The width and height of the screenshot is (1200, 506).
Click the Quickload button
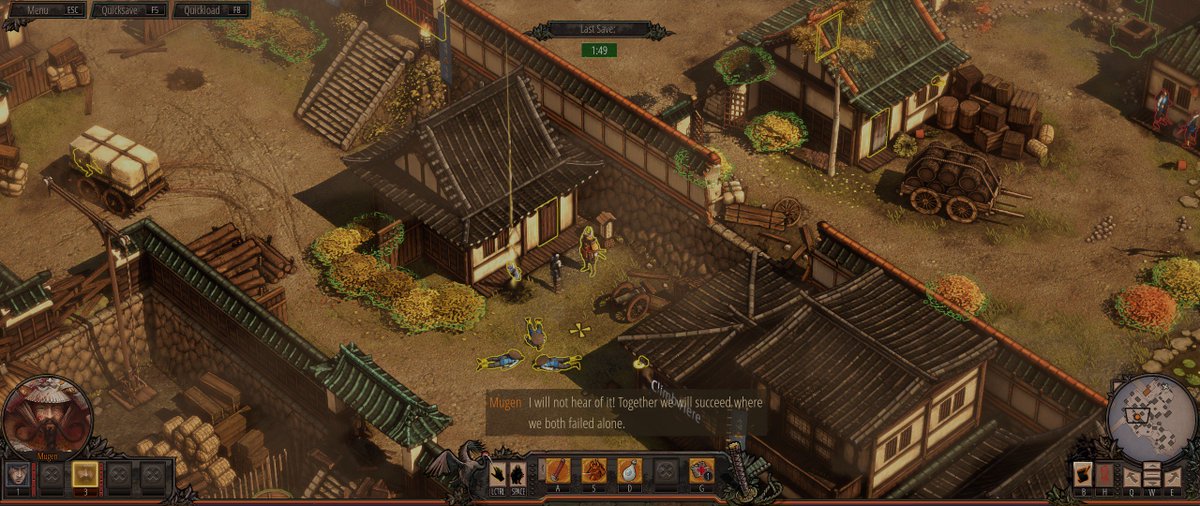tap(210, 10)
